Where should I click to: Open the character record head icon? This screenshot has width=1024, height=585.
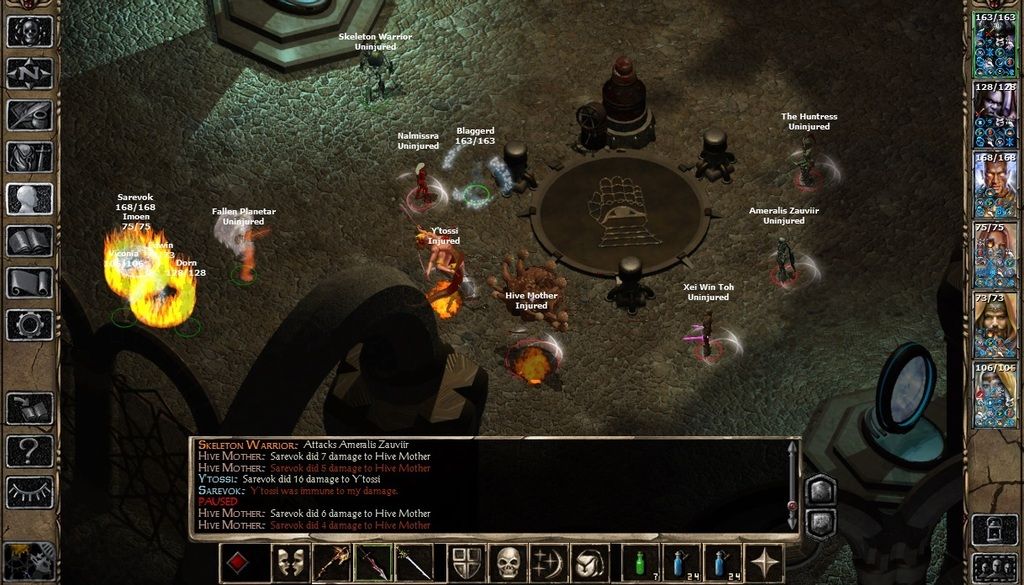29,199
